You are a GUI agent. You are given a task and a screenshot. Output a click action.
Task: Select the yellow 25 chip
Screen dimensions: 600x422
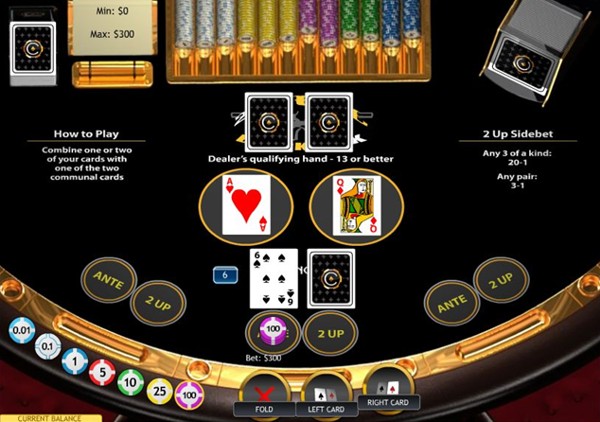pyautogui.click(x=160, y=391)
